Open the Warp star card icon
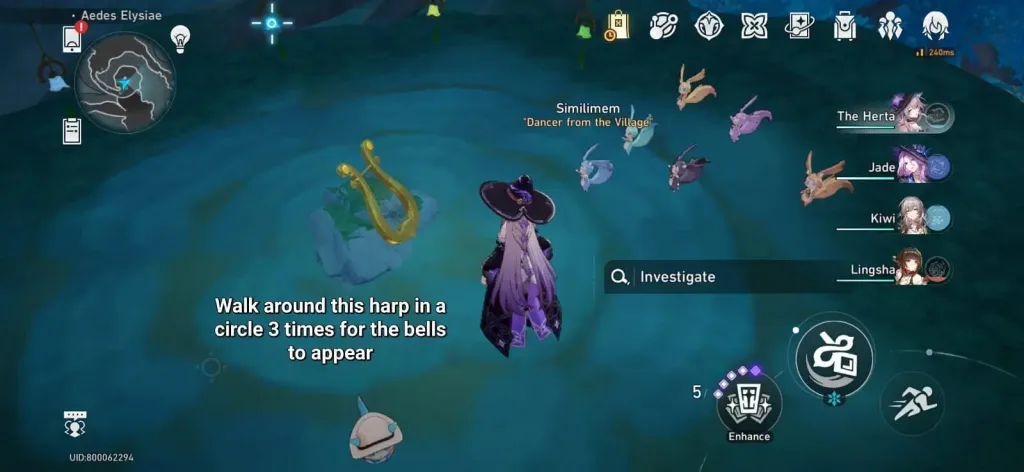Viewport: 1024px width, 472px height. 800,26
